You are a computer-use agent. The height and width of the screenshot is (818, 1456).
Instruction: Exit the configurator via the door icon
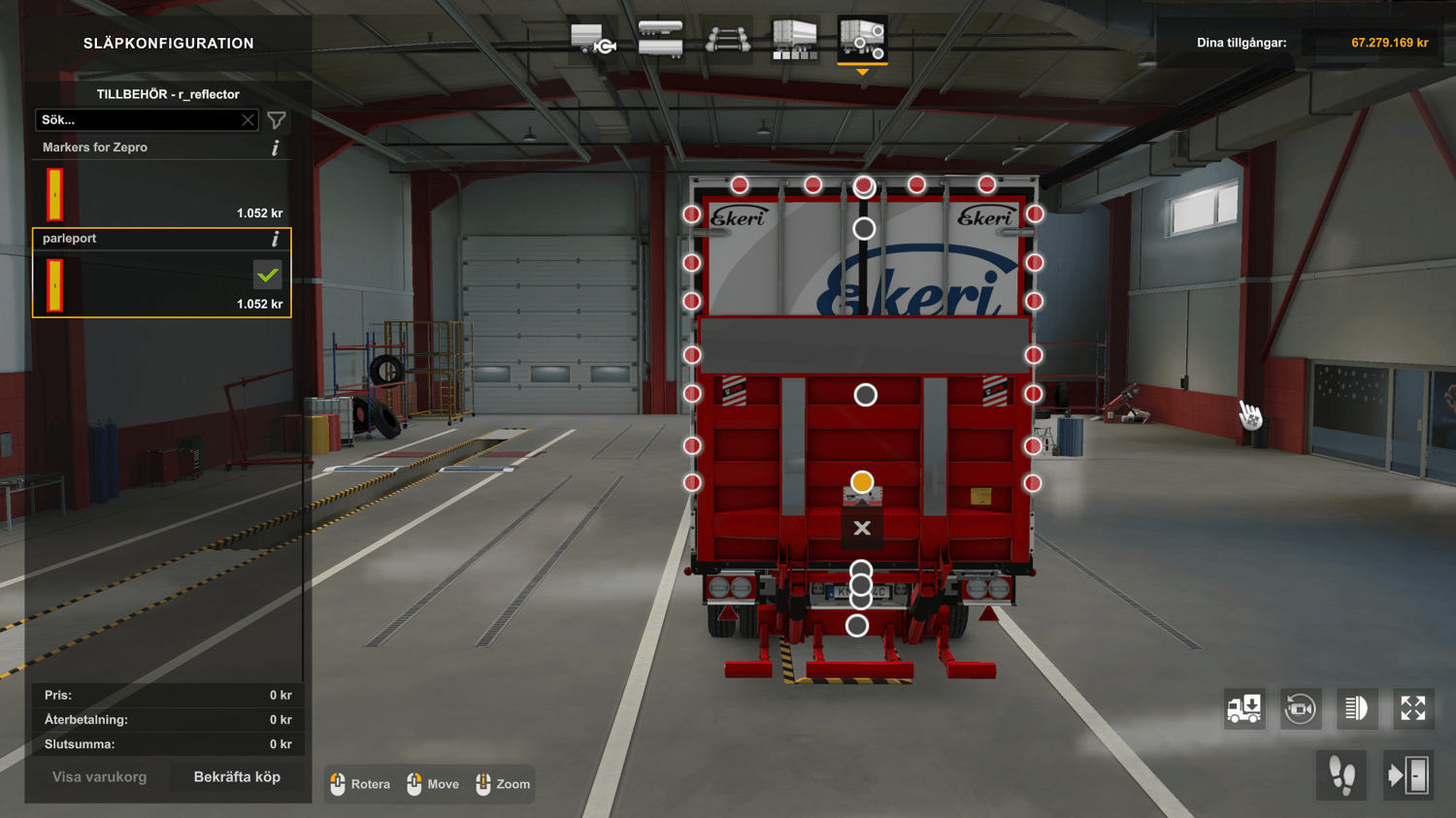(x=1408, y=775)
